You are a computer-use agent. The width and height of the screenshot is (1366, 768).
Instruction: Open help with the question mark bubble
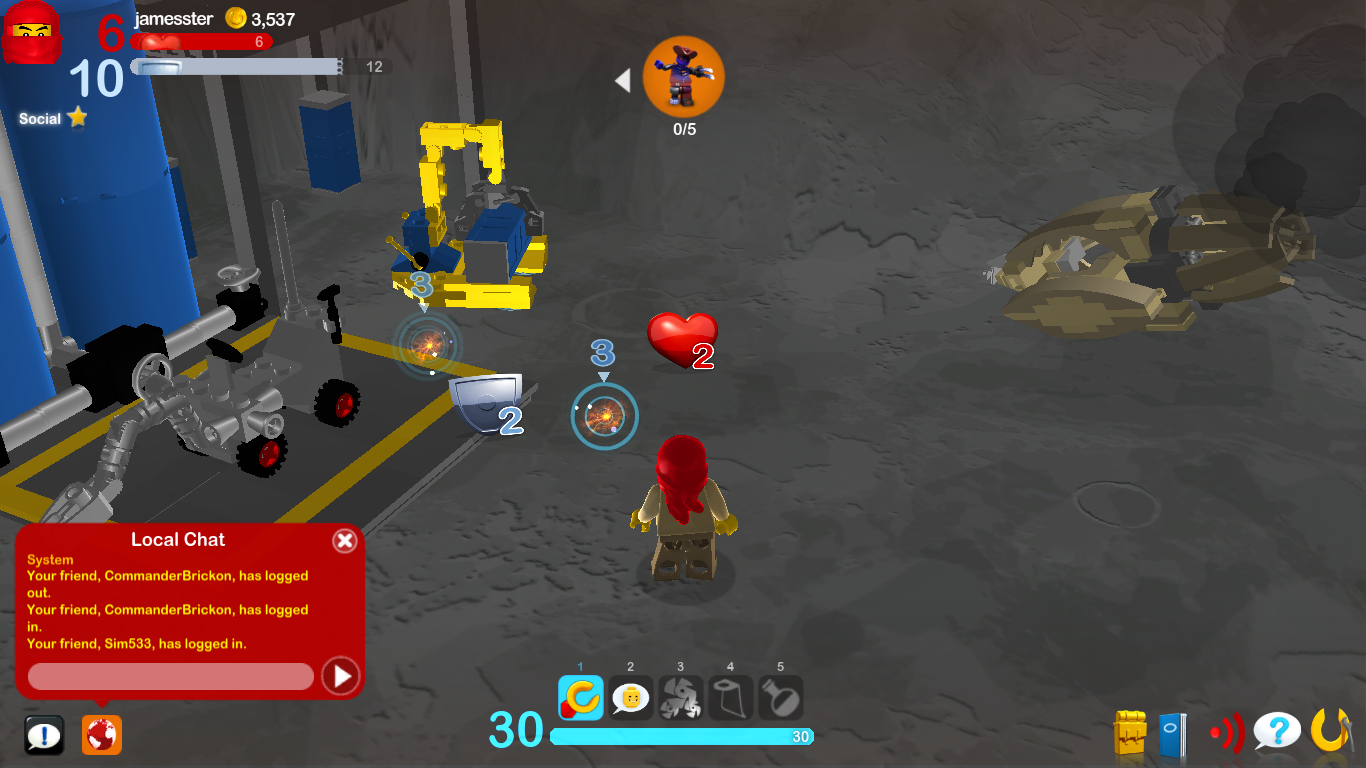coord(1276,732)
